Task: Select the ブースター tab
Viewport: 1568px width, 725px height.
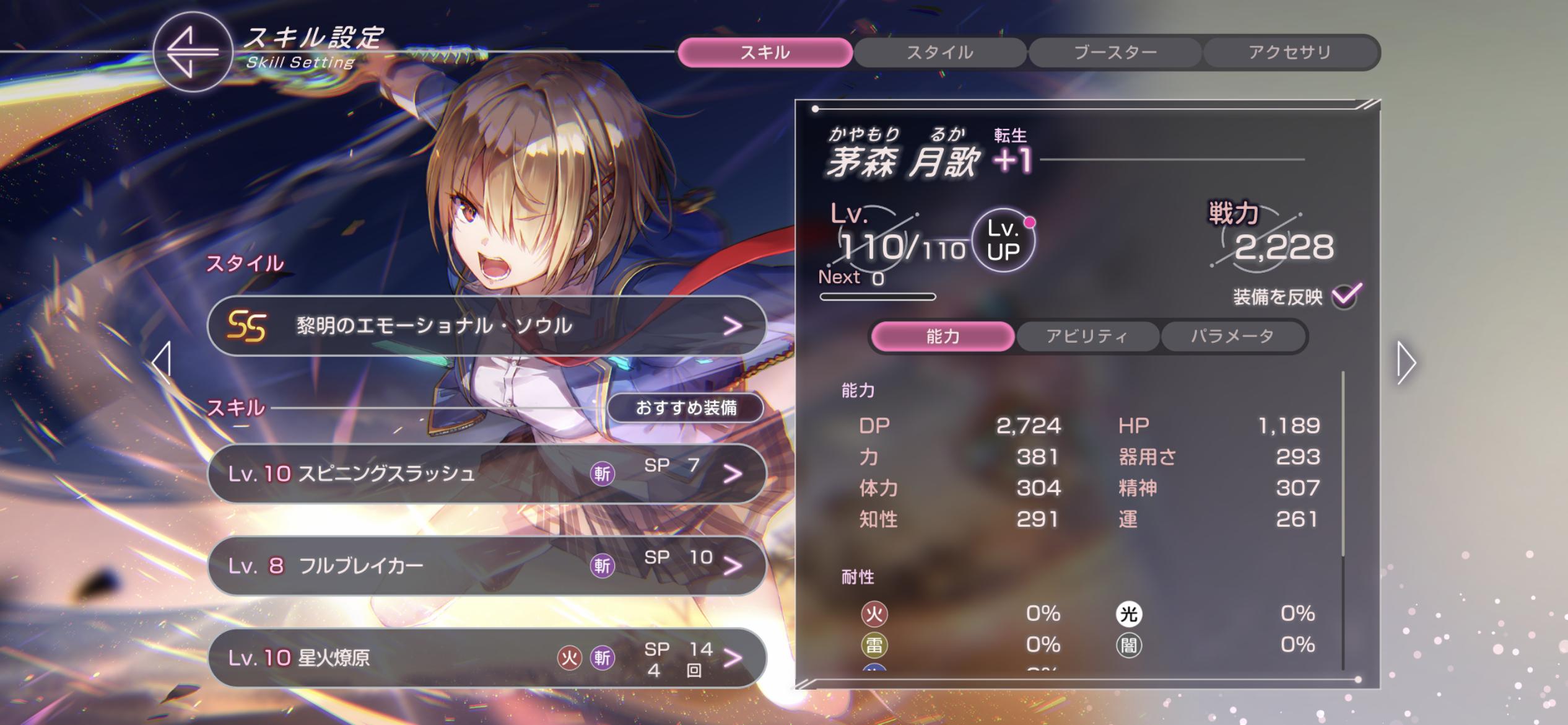Action: [x=1115, y=53]
